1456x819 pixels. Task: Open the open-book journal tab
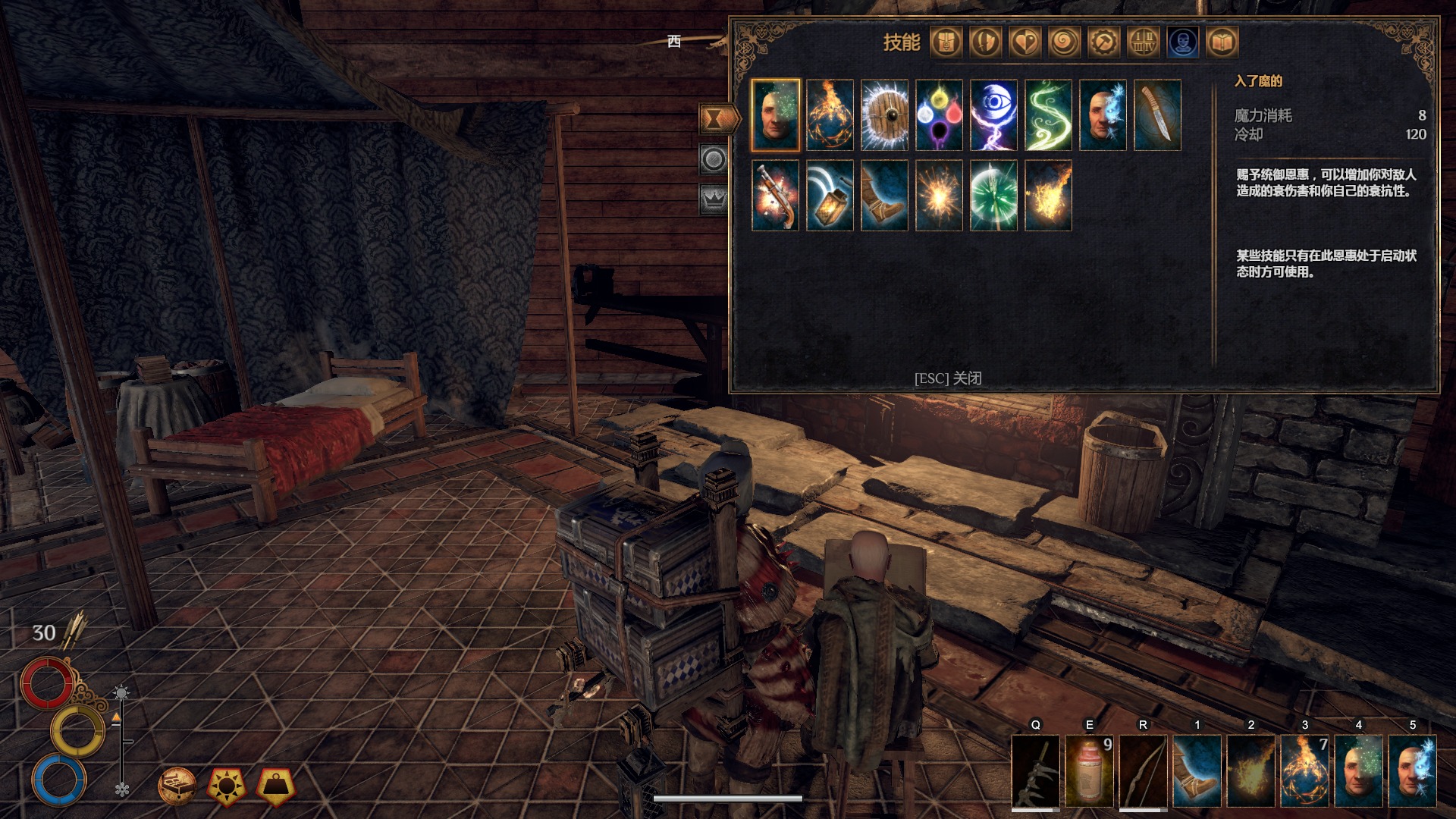[x=1222, y=42]
